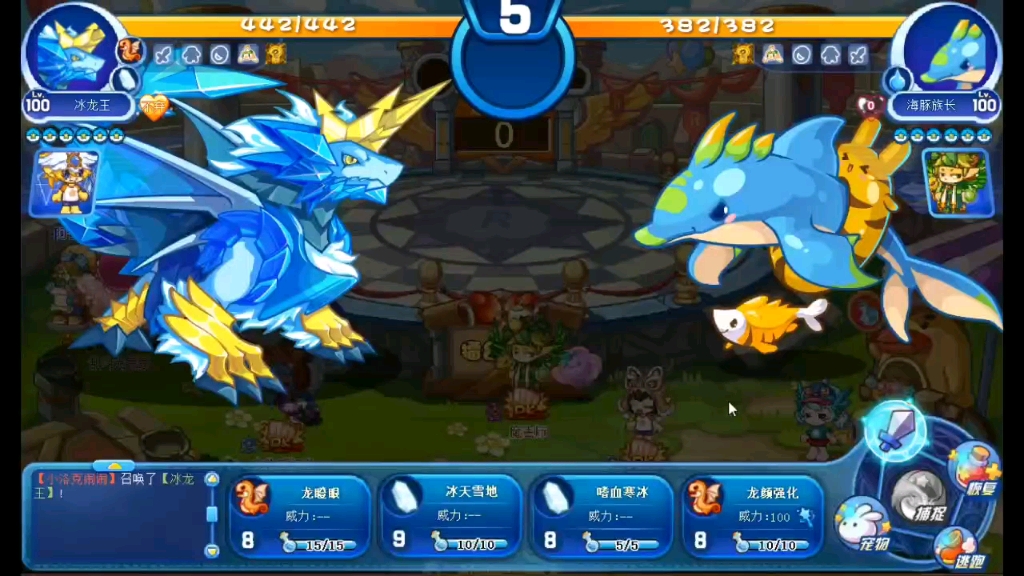Choose the 捕捉 capture option
This screenshot has height=576, width=1024.
(x=918, y=497)
